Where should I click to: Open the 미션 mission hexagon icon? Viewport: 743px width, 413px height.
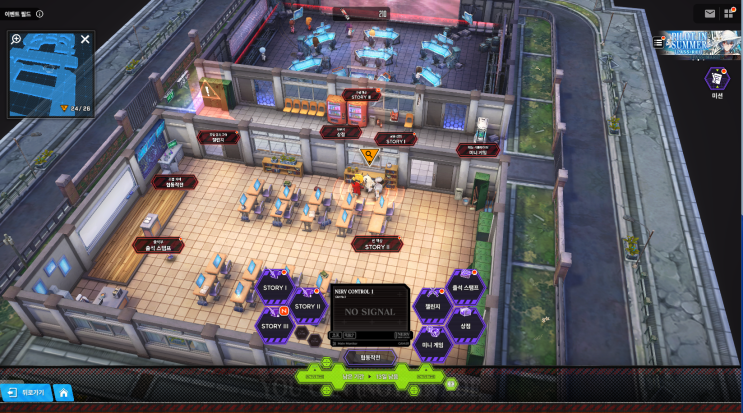click(716, 78)
